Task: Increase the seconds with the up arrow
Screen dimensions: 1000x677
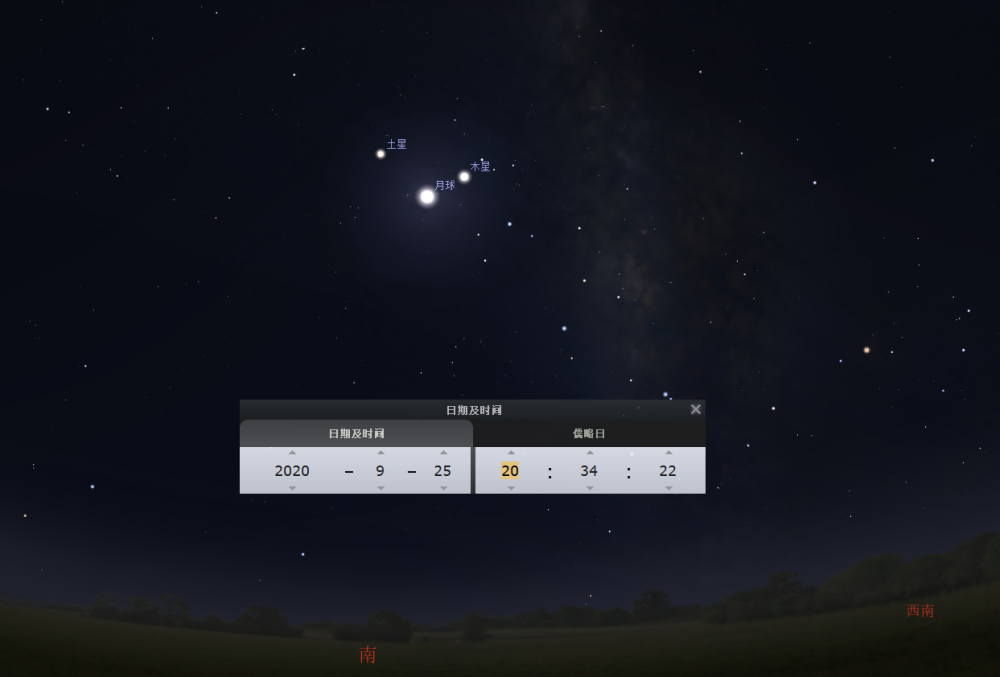Action: tap(668, 452)
